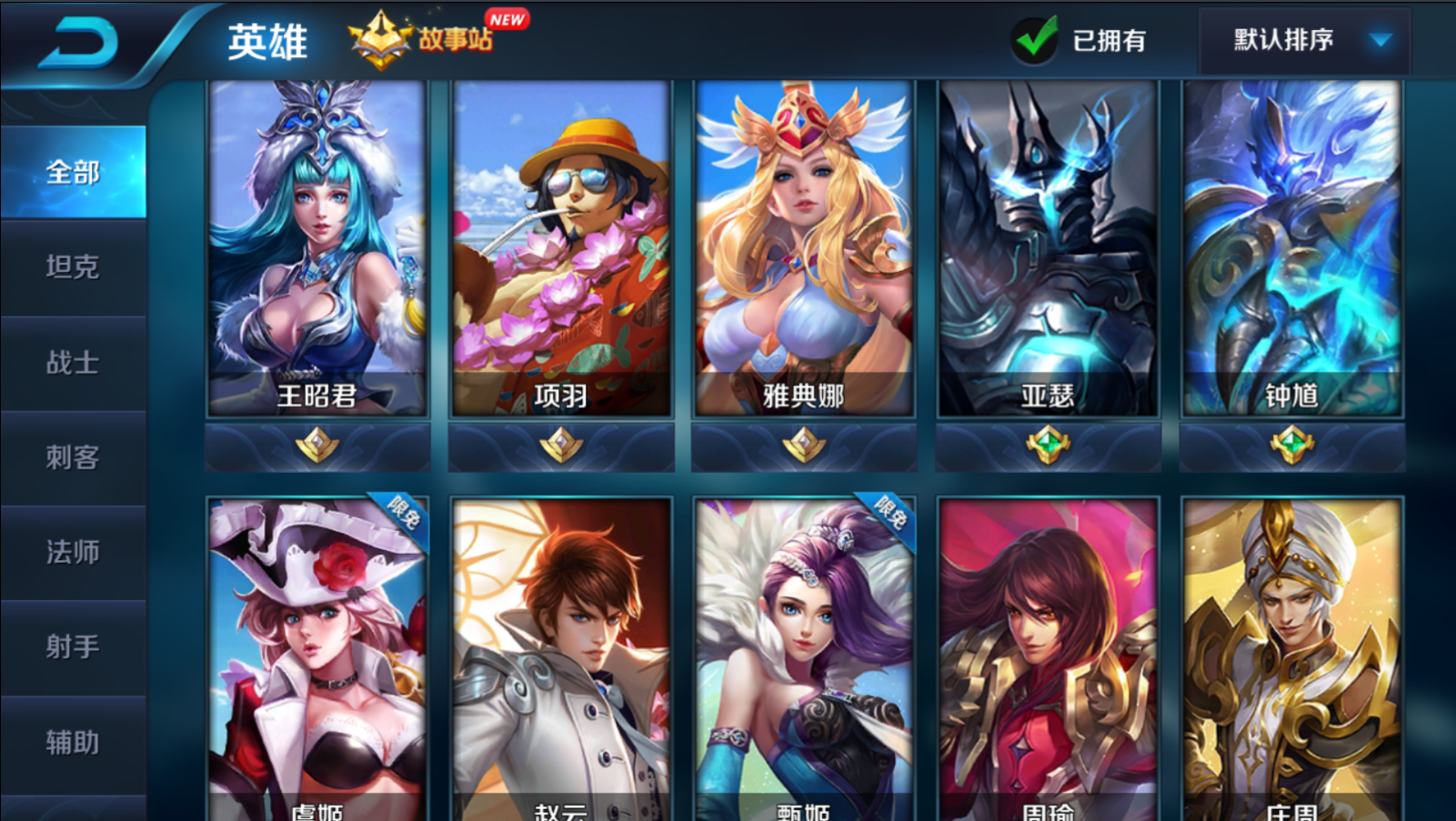Pick the 钟馗 hero card
Viewport: 1456px width, 821px height.
point(1291,248)
